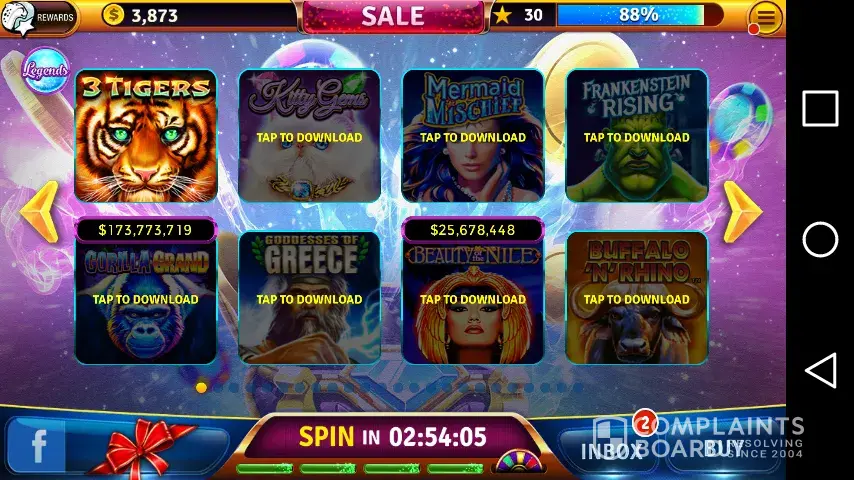
Task: Download the Mermaid Mischief slot
Action: click(x=473, y=136)
